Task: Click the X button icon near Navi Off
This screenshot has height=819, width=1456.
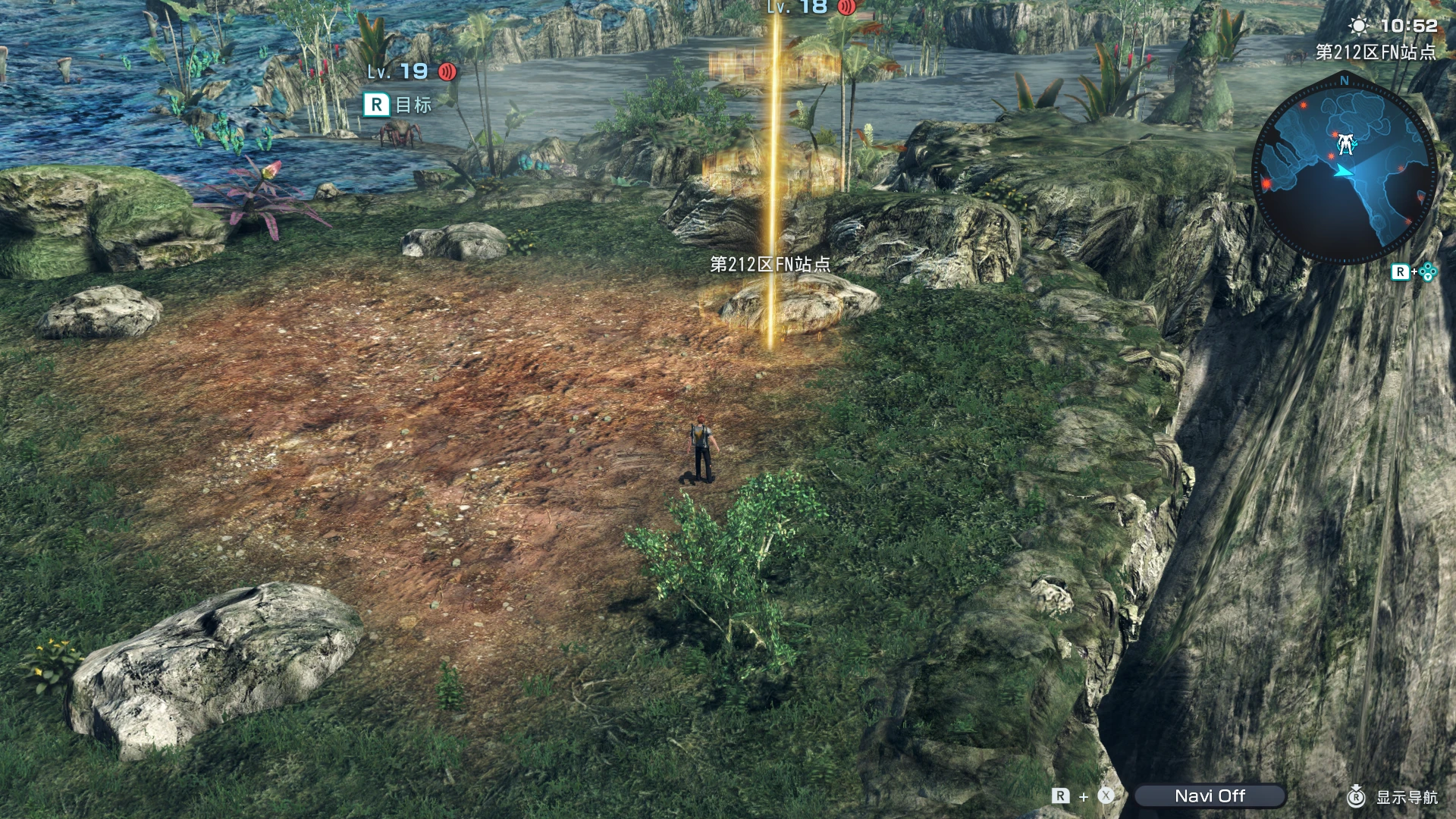Action: [1106, 795]
